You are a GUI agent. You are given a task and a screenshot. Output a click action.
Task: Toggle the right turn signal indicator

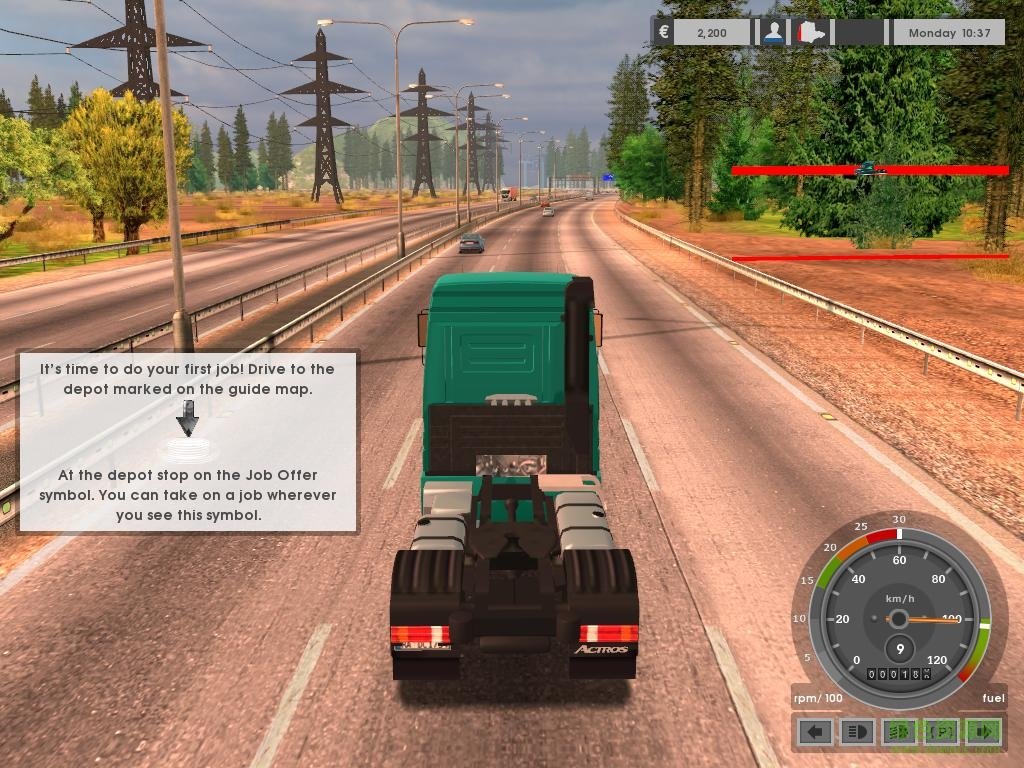pos(983,732)
